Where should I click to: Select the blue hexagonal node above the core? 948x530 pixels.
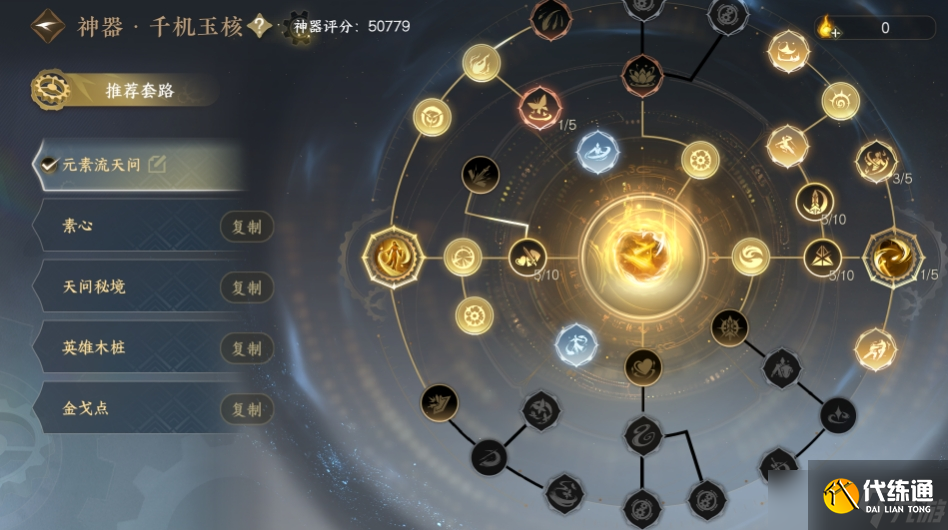tap(598, 152)
